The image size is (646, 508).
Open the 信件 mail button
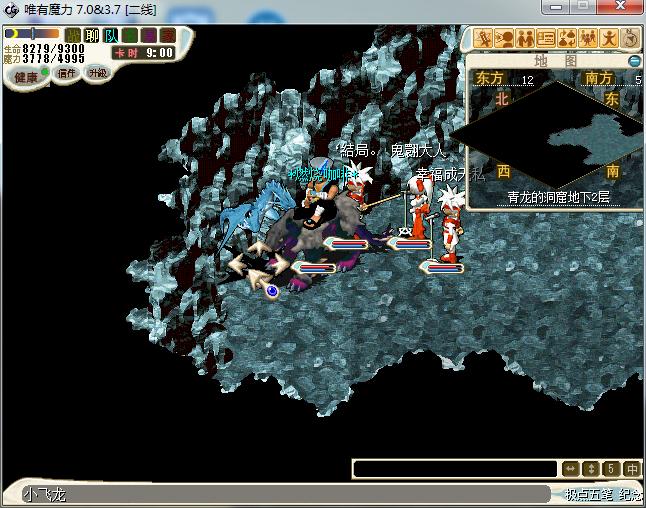pyautogui.click(x=67, y=73)
